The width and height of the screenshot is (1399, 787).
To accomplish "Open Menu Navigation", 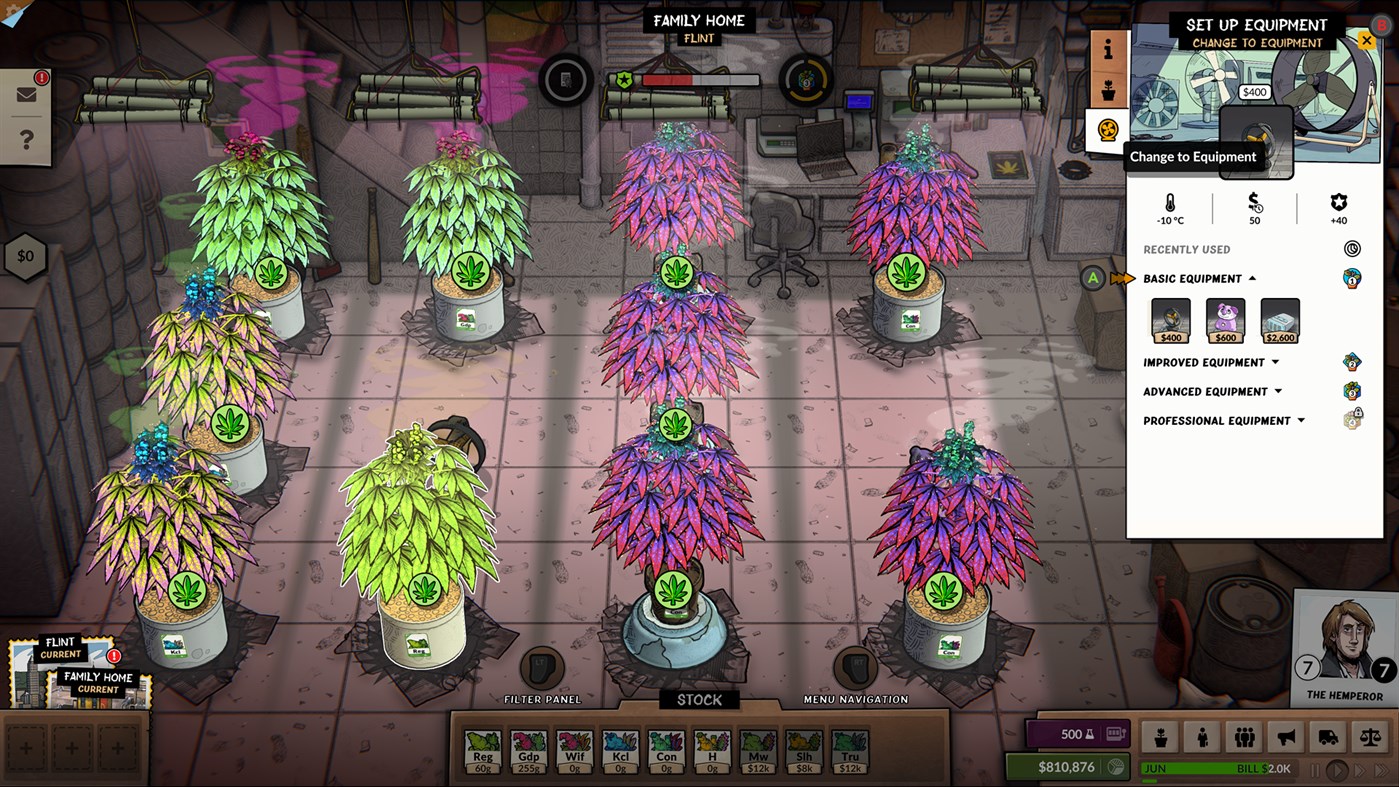I will pyautogui.click(x=855, y=670).
